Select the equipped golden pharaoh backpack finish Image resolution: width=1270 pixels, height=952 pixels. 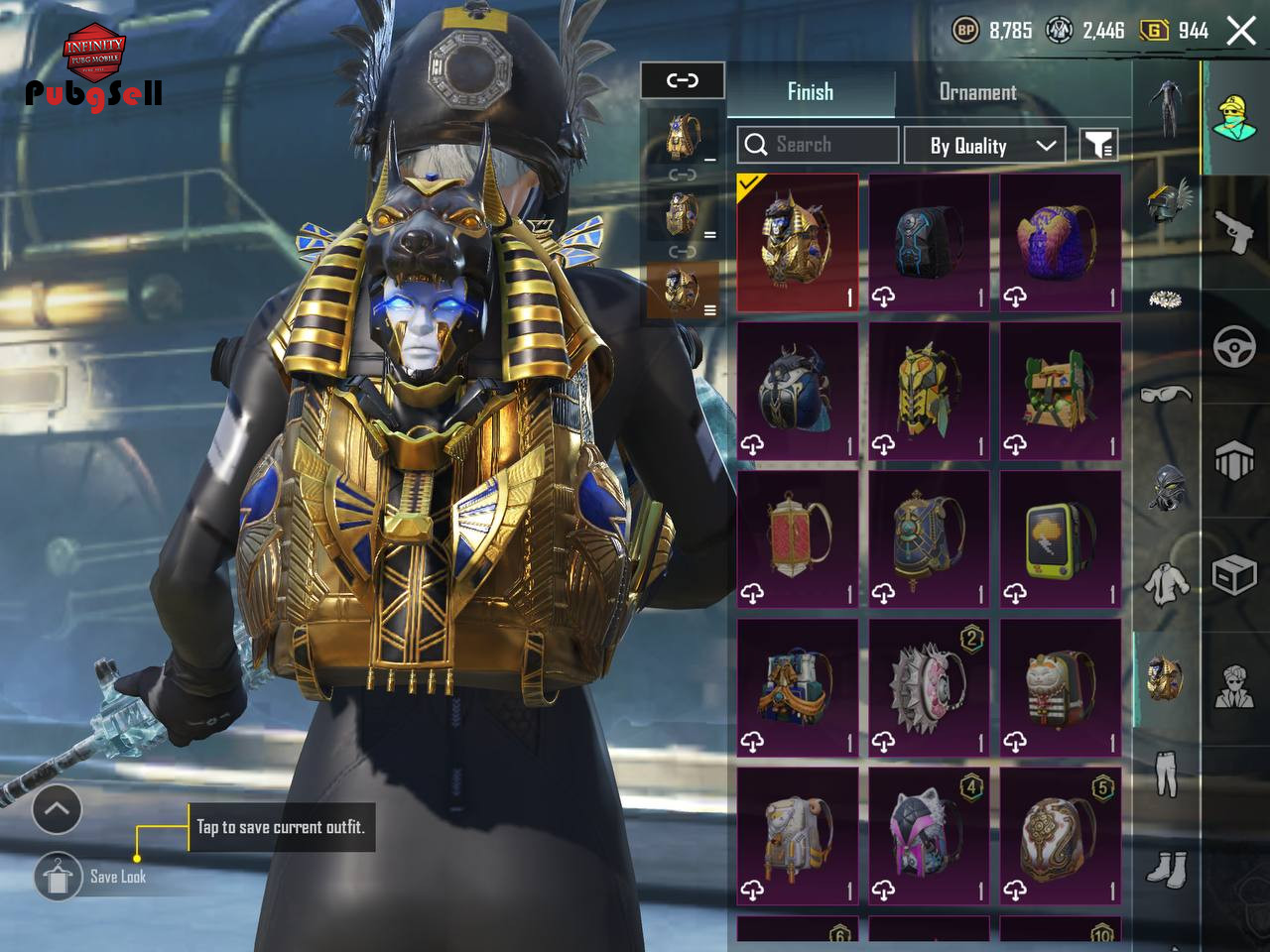(798, 243)
